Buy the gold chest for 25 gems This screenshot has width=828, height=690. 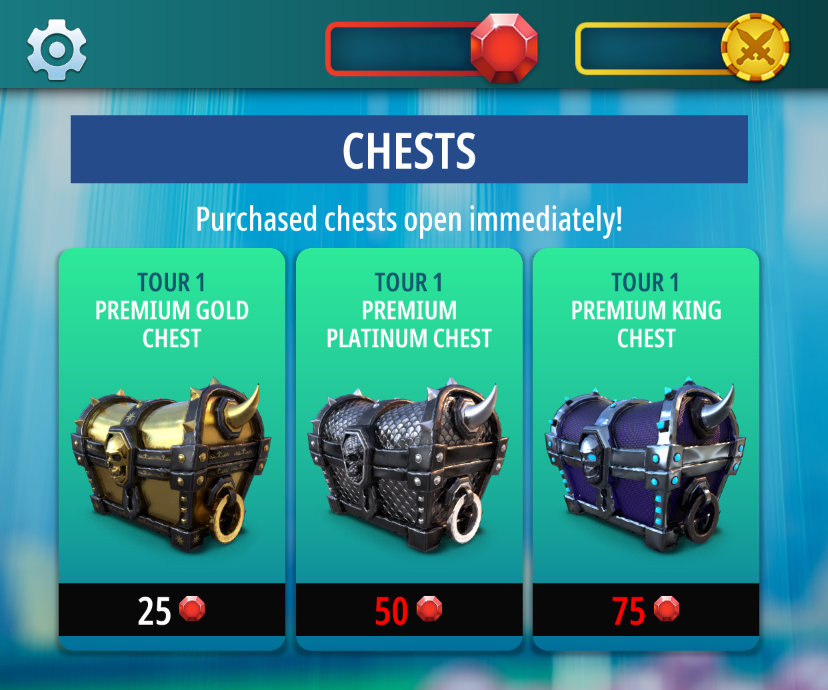(x=172, y=610)
